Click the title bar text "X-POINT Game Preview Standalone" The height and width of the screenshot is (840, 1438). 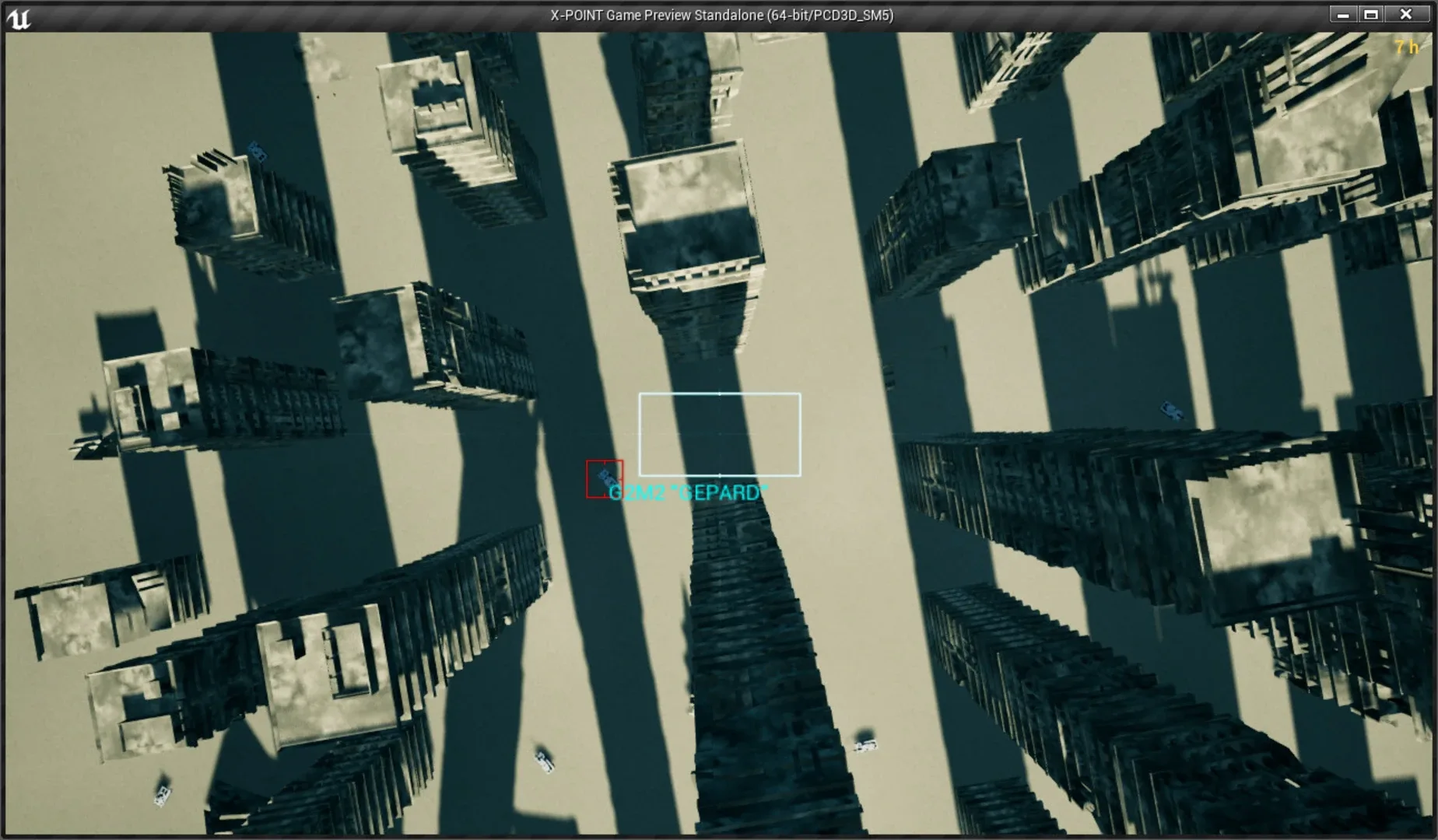[720, 14]
